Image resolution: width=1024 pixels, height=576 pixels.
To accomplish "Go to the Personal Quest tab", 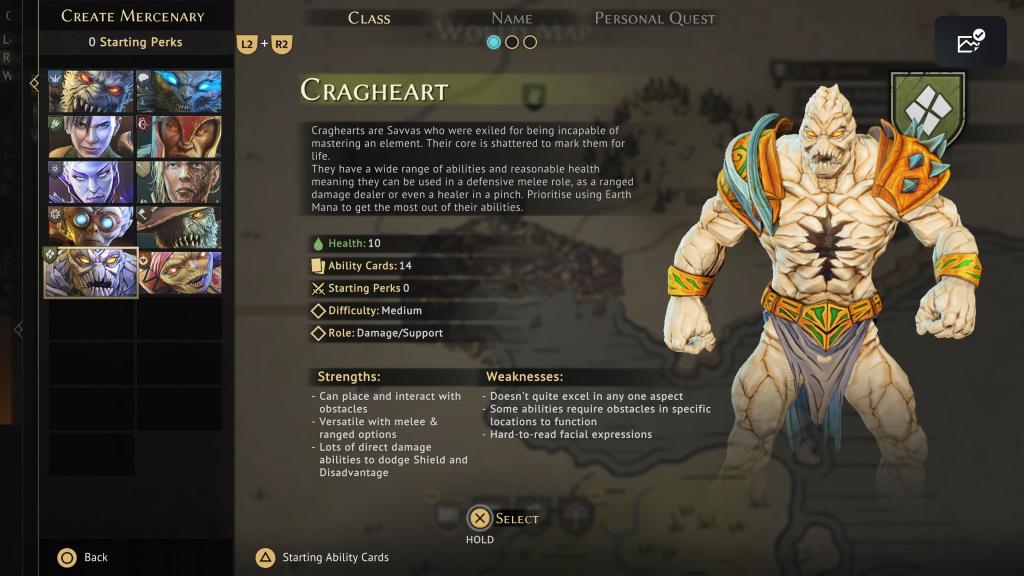I will (655, 18).
